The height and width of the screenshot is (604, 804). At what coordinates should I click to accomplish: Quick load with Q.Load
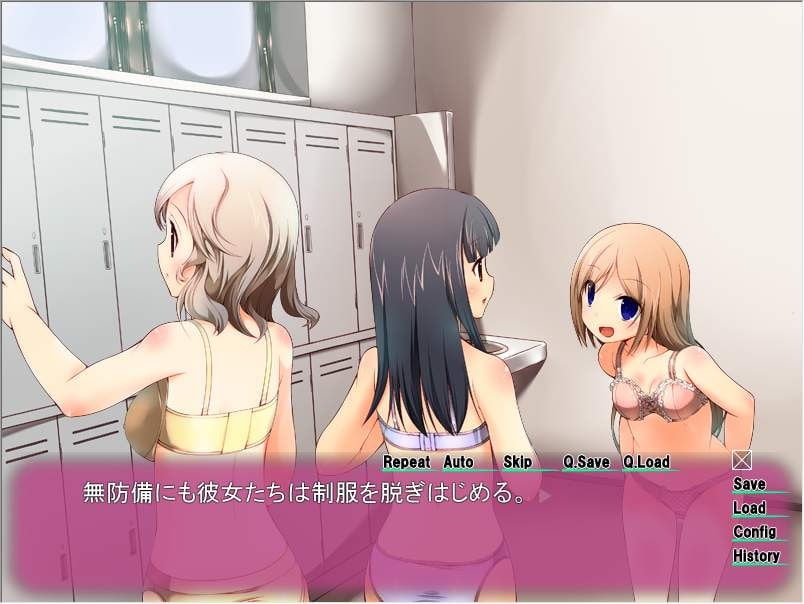point(646,462)
